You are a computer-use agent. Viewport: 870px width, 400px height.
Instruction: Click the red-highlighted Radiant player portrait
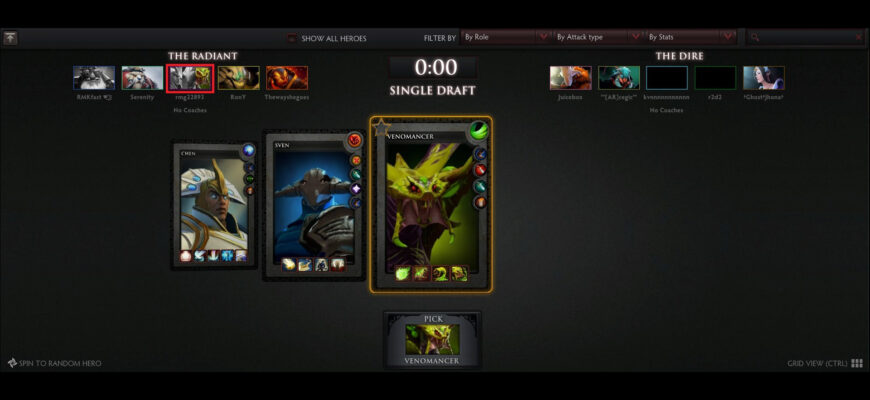tap(190, 78)
